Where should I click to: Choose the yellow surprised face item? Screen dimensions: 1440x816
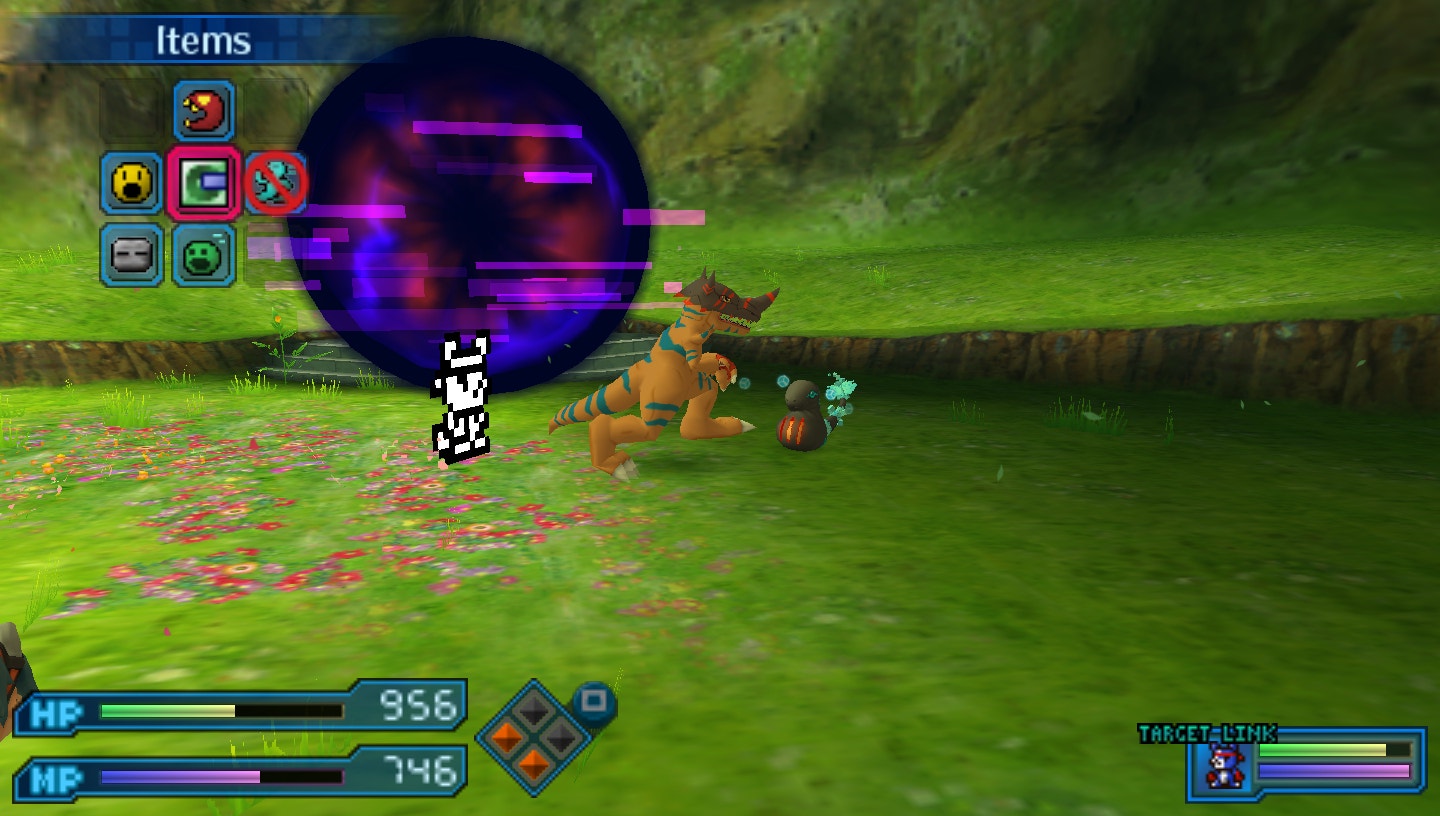click(131, 183)
